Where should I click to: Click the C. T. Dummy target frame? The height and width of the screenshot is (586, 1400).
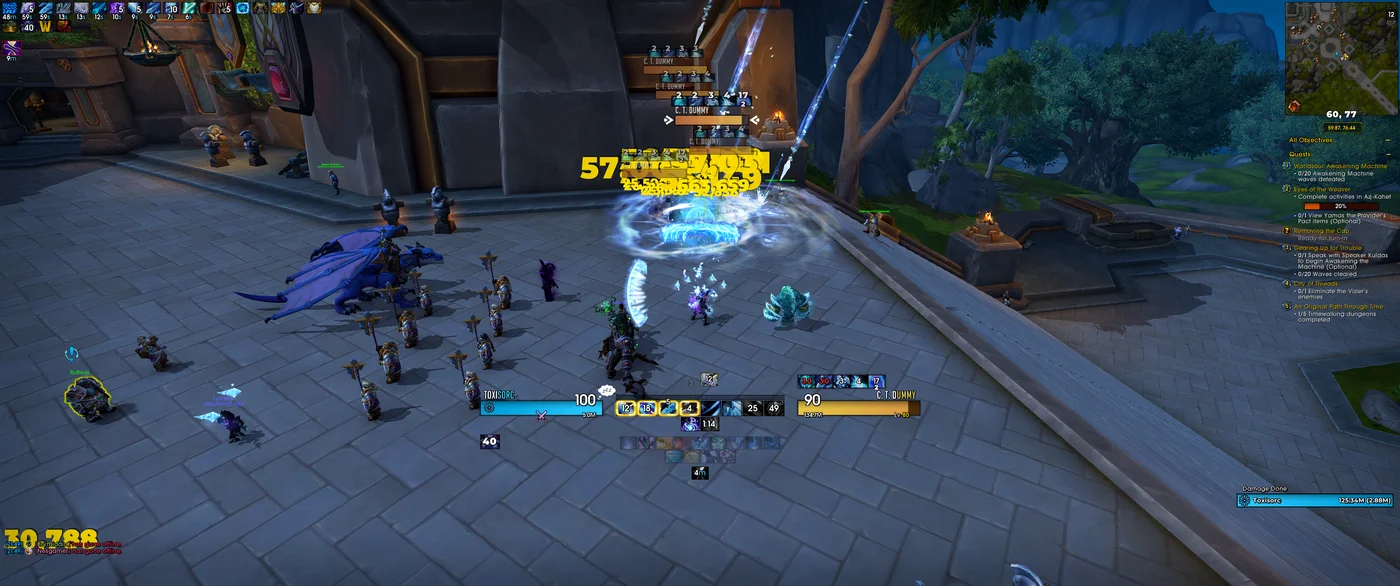(x=858, y=408)
